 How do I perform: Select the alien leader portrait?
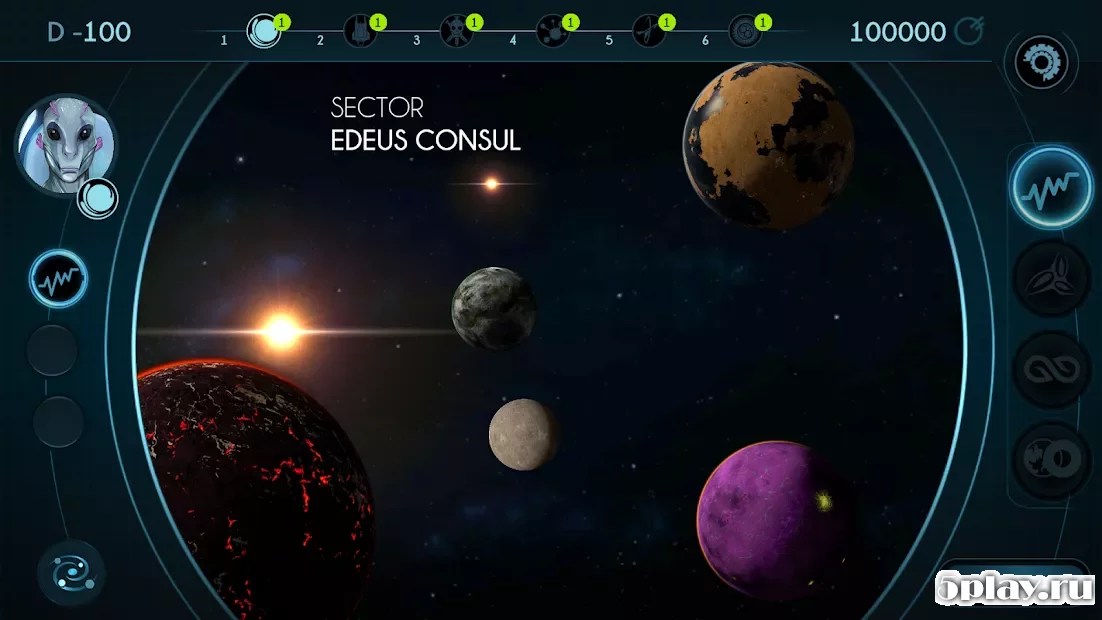pos(65,146)
